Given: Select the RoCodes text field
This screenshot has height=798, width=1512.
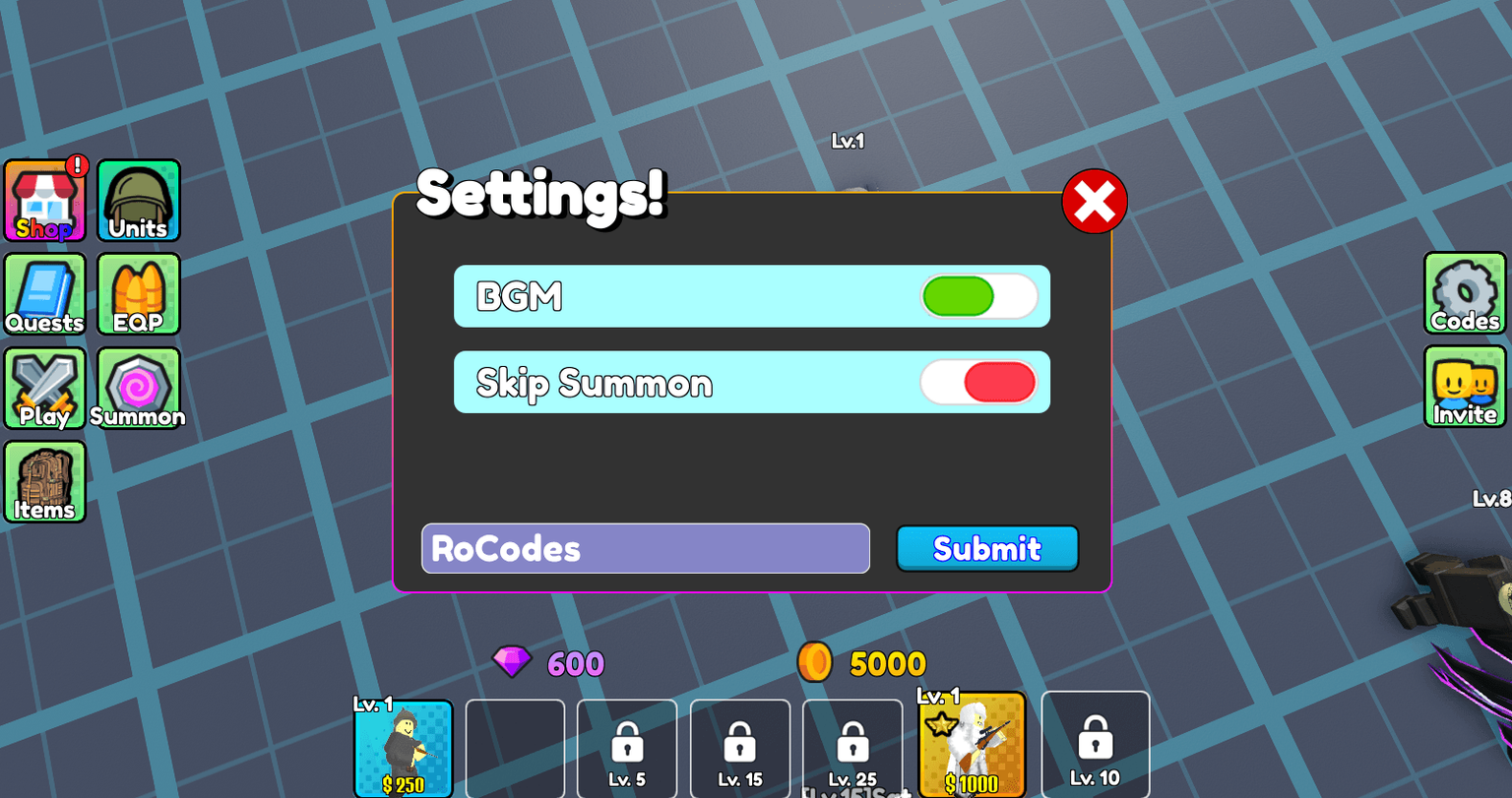Looking at the screenshot, I should tap(645, 548).
